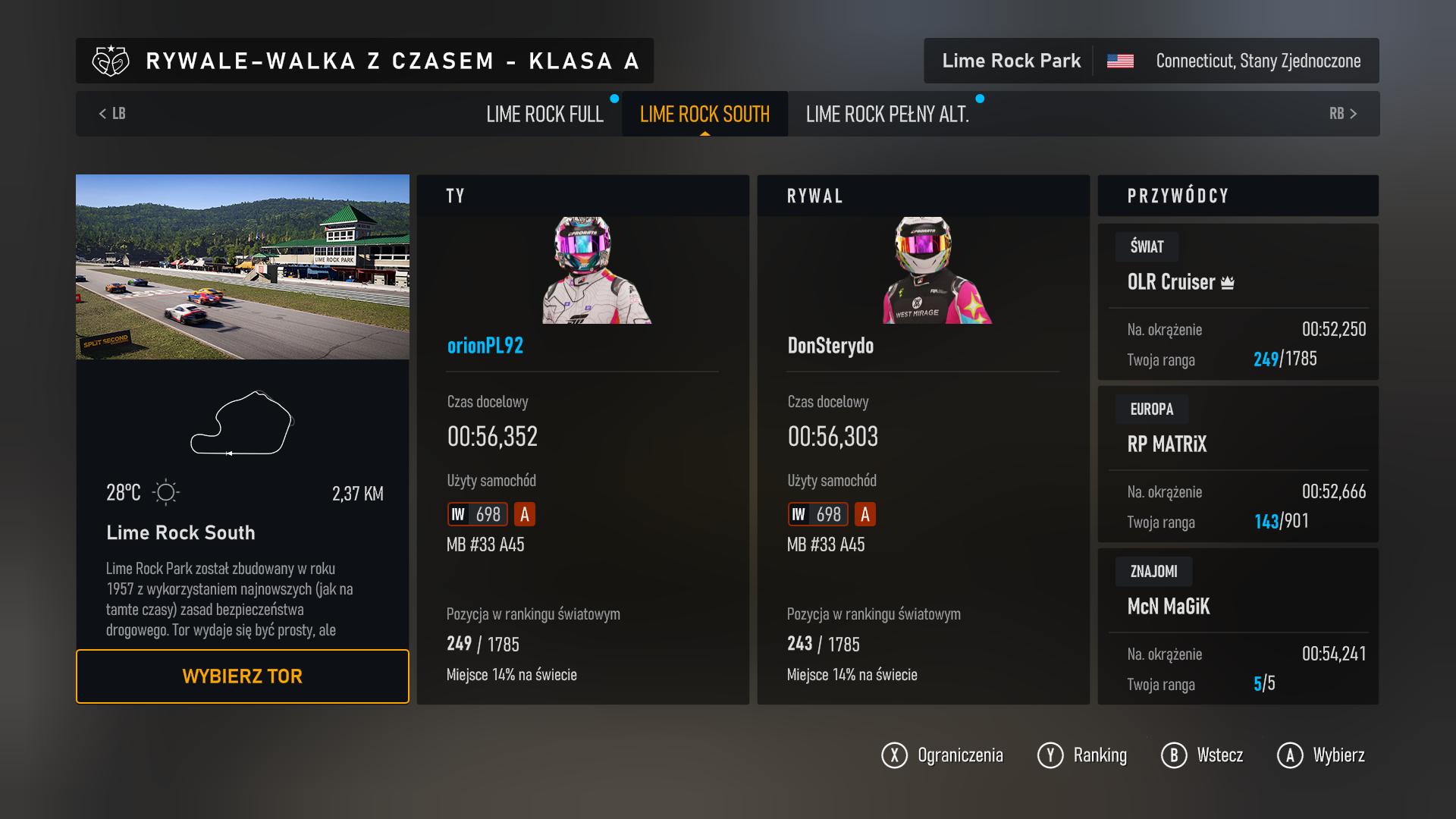Switch to LIME ROCK PEŁNY ALT. tab
The image size is (1456, 819).
pos(887,115)
